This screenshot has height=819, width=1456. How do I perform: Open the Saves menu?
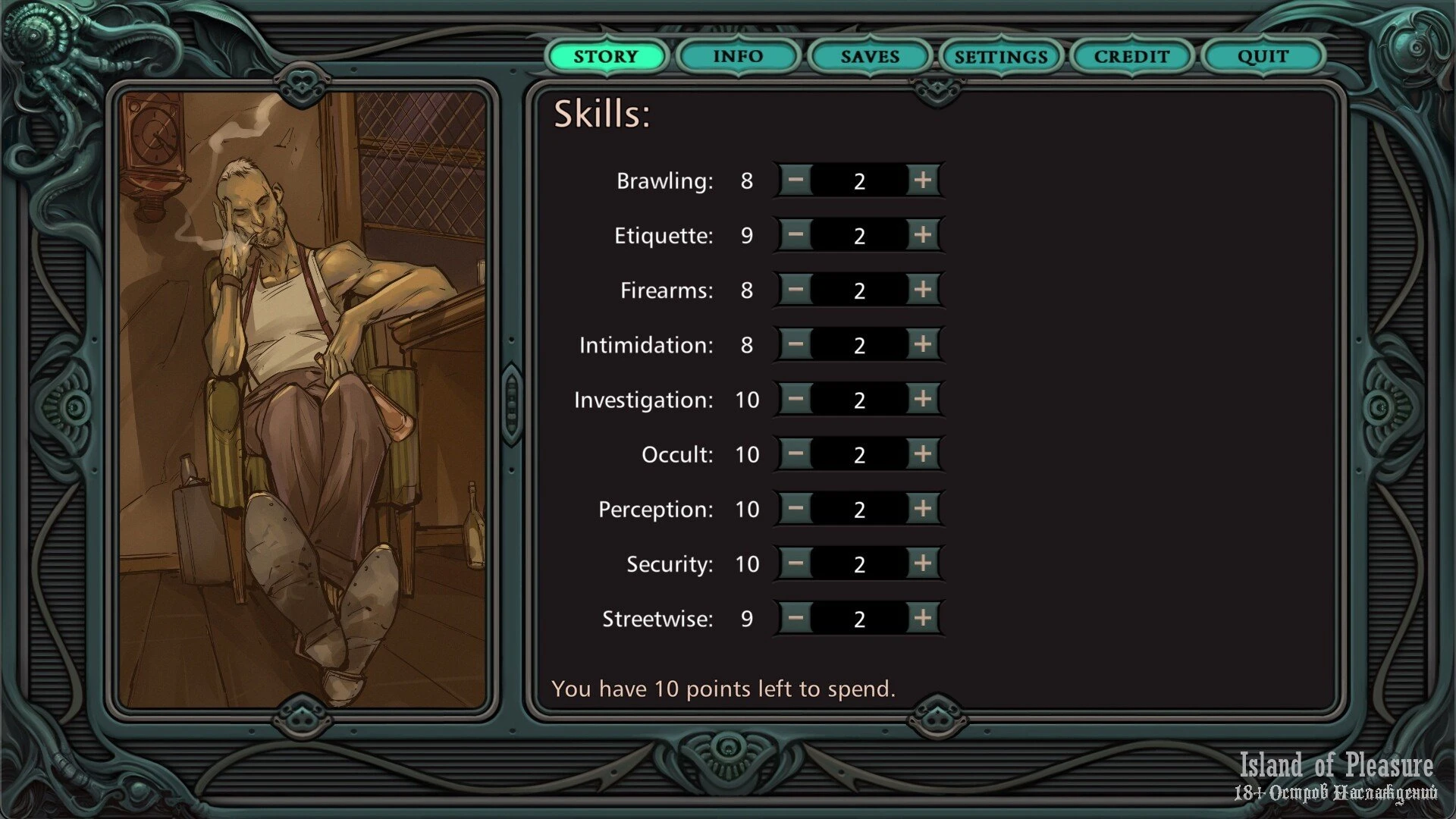(x=869, y=56)
